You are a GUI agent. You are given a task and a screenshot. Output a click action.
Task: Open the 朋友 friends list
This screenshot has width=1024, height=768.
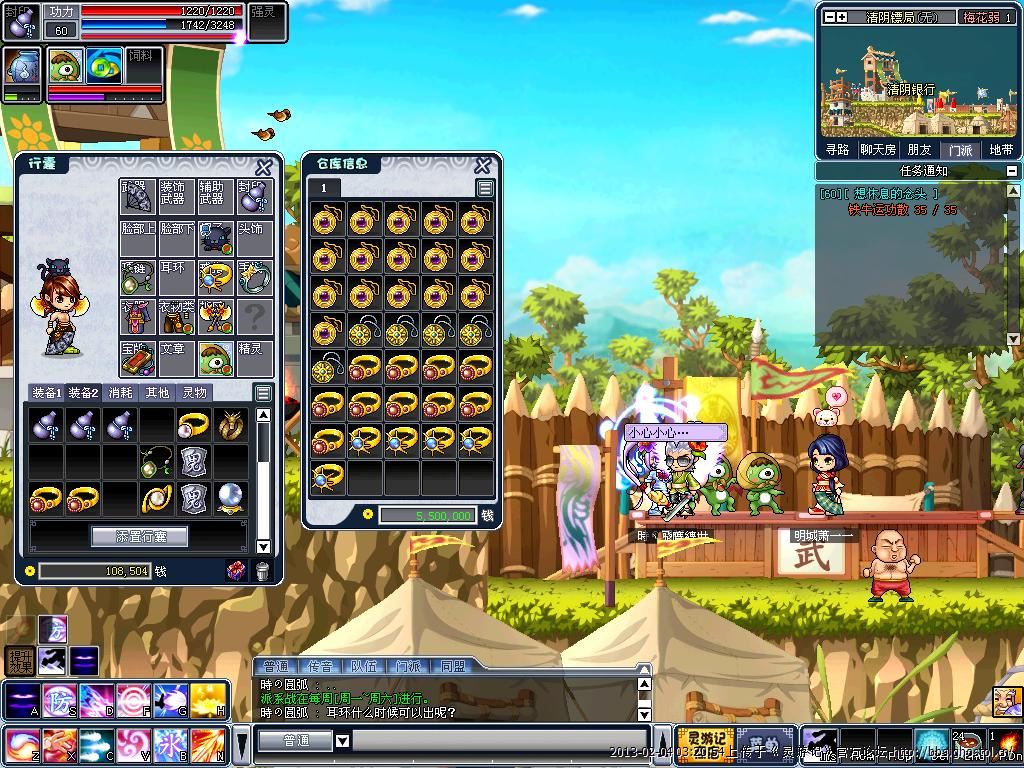919,150
